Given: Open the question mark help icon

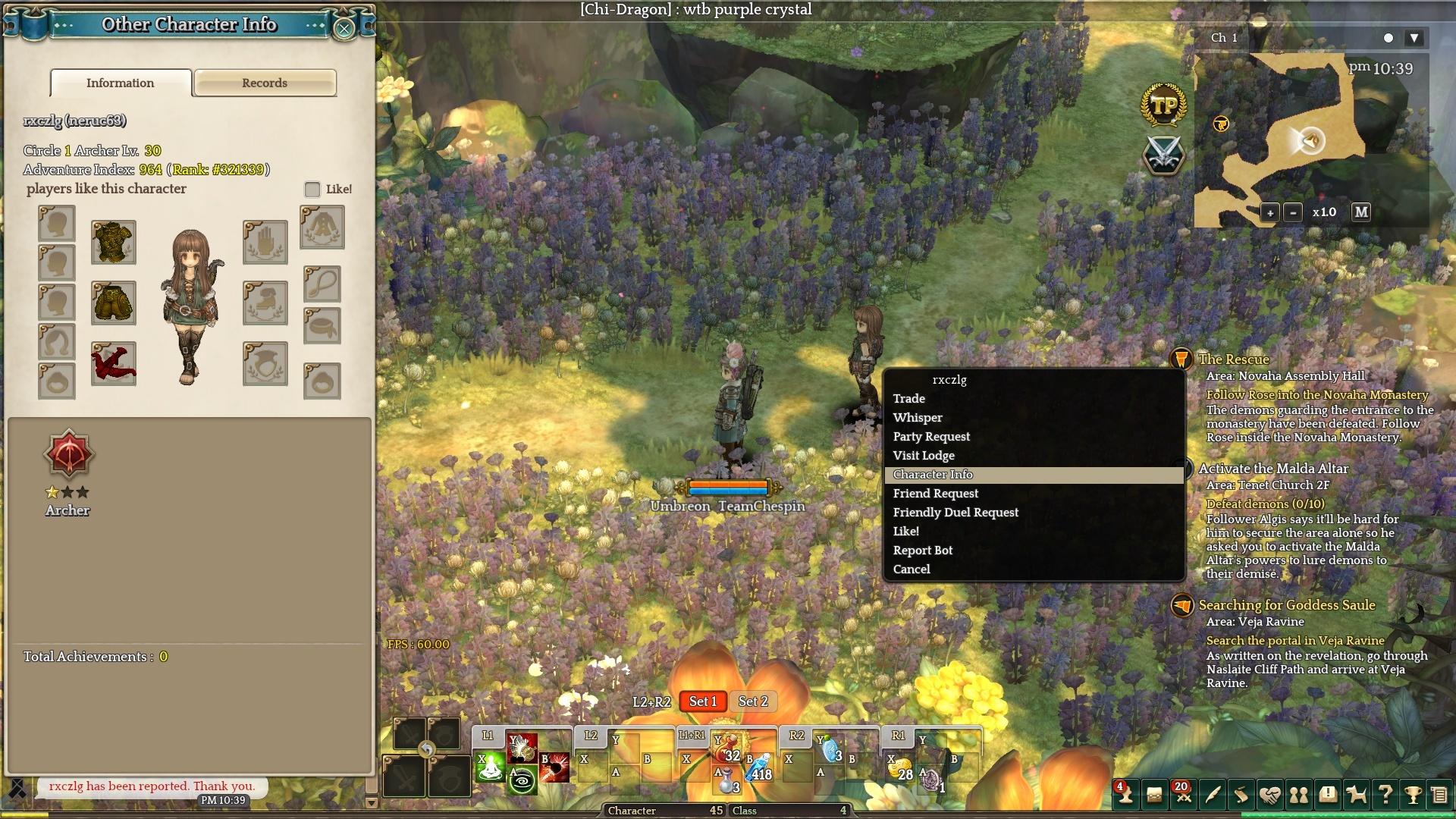Looking at the screenshot, I should (x=1385, y=794).
